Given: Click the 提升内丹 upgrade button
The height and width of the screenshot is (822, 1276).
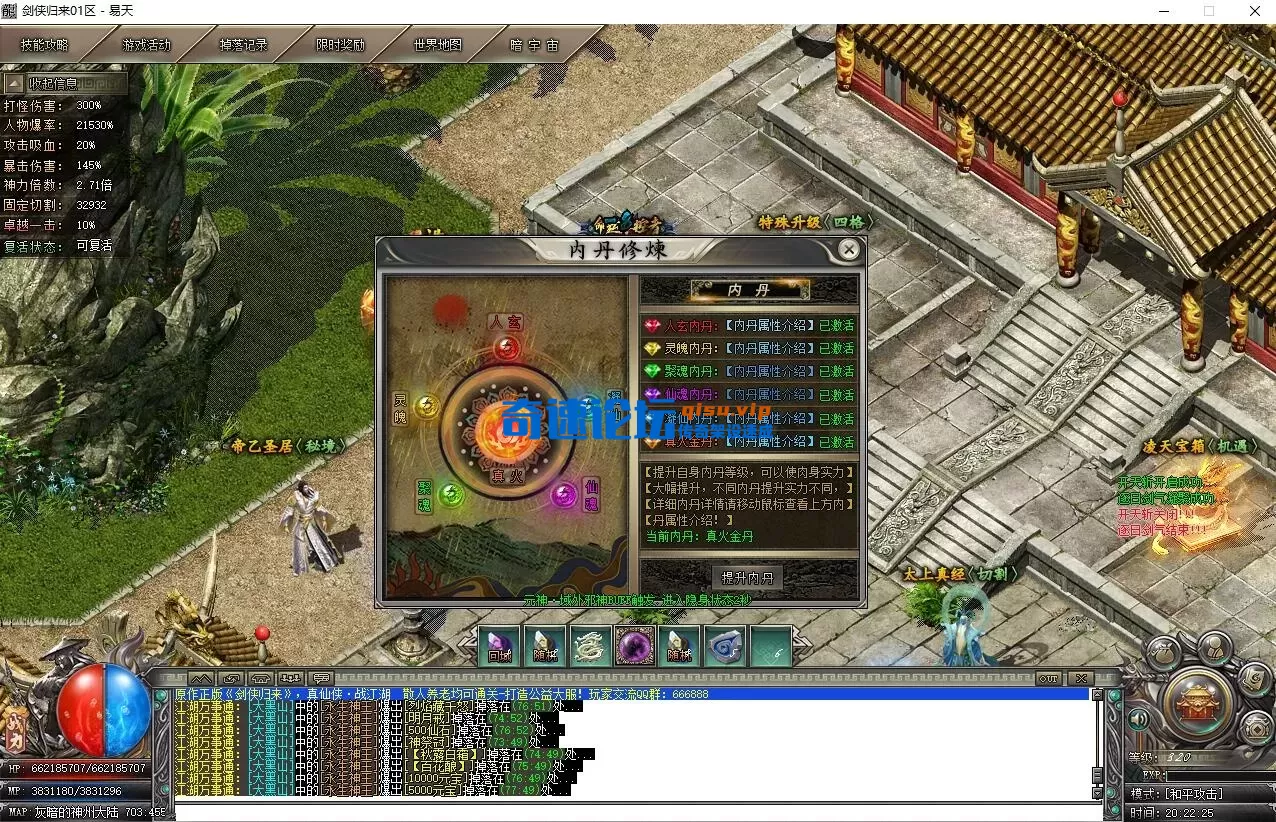Looking at the screenshot, I should 748,578.
